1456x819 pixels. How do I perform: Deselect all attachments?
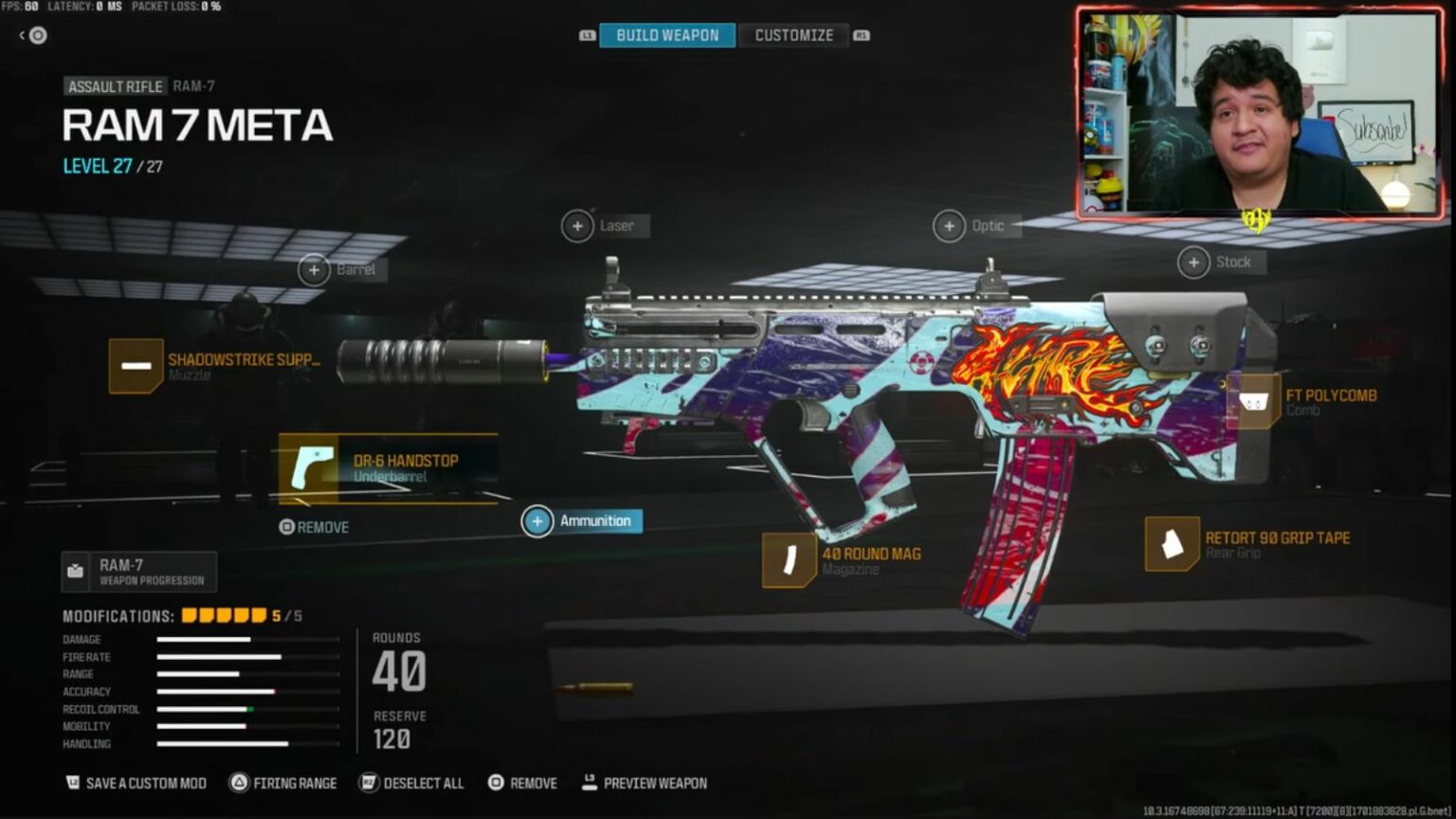(411, 783)
